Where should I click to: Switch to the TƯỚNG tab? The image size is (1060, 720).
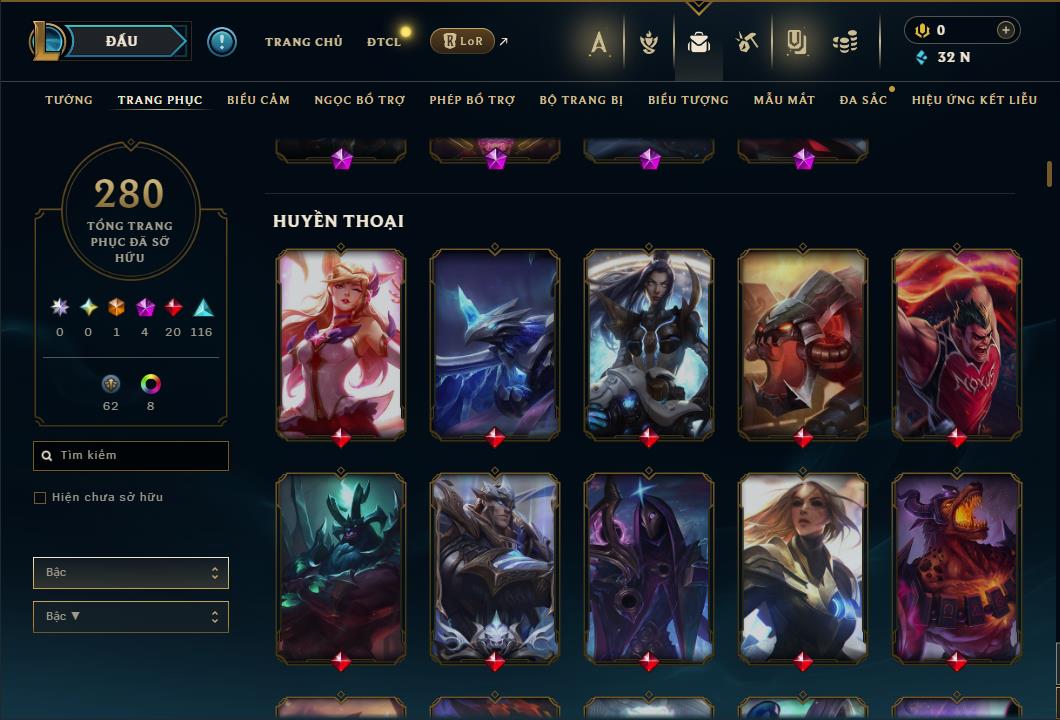click(69, 100)
